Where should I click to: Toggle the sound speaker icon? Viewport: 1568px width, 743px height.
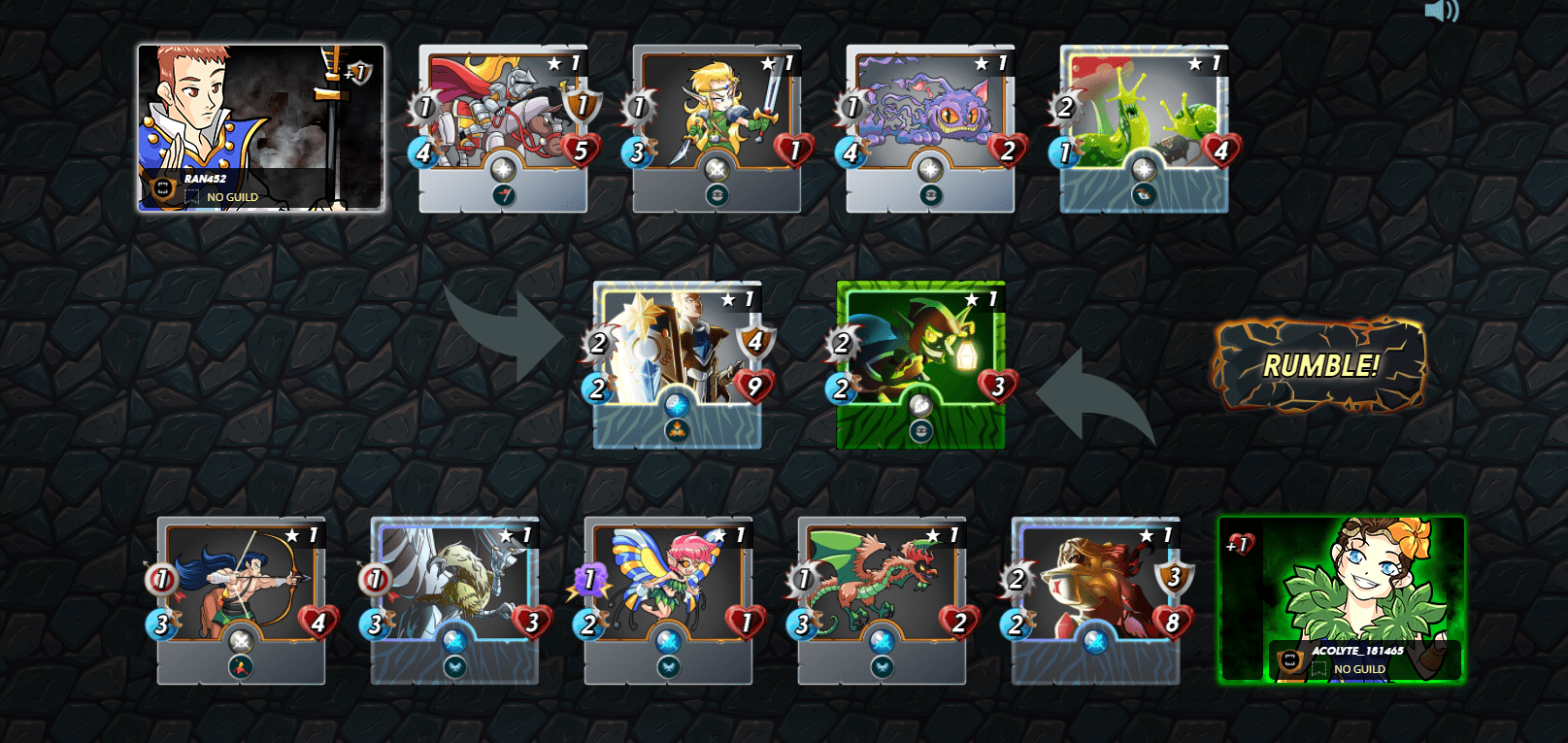click(1441, 12)
